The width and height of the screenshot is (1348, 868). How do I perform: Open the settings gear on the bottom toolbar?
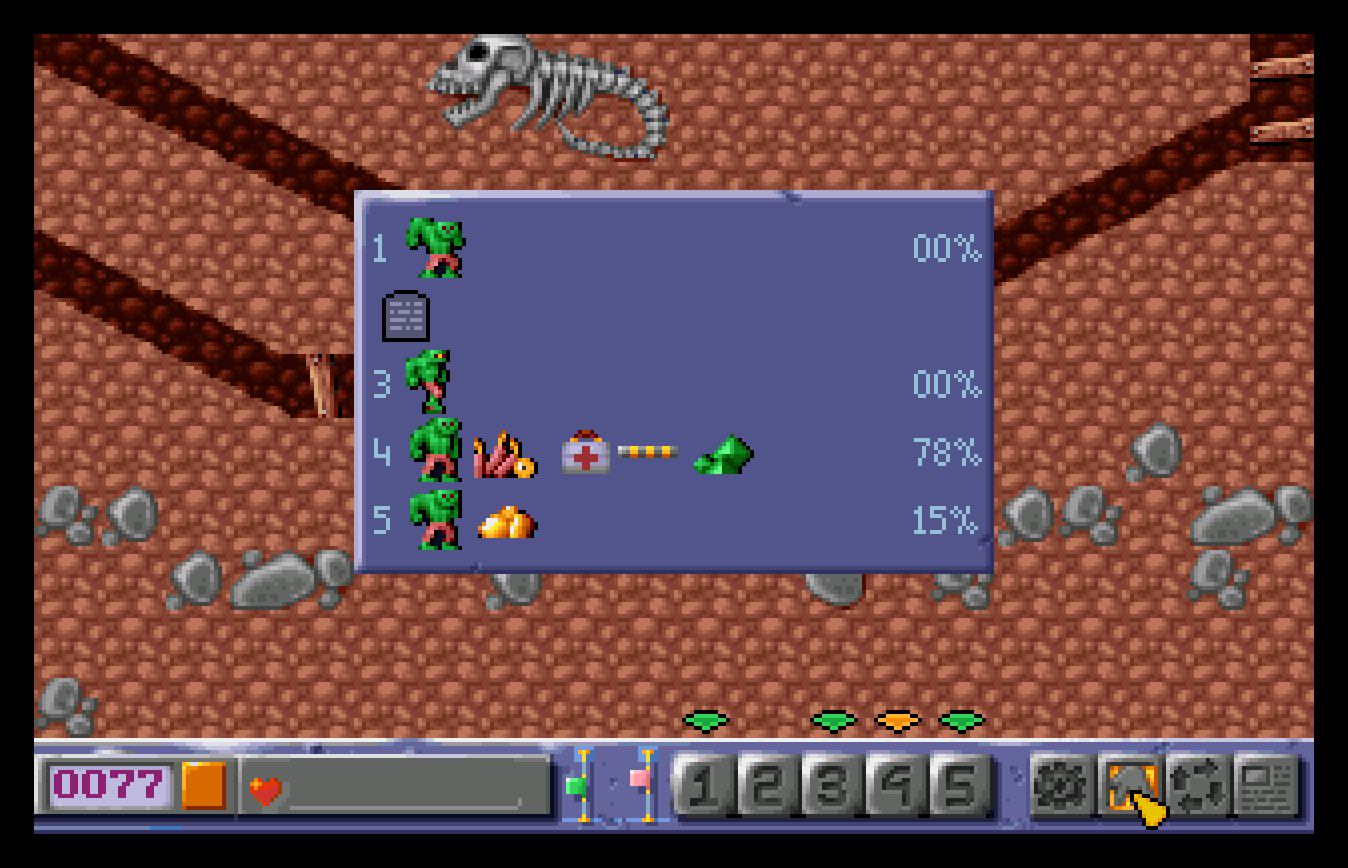coord(1064,788)
